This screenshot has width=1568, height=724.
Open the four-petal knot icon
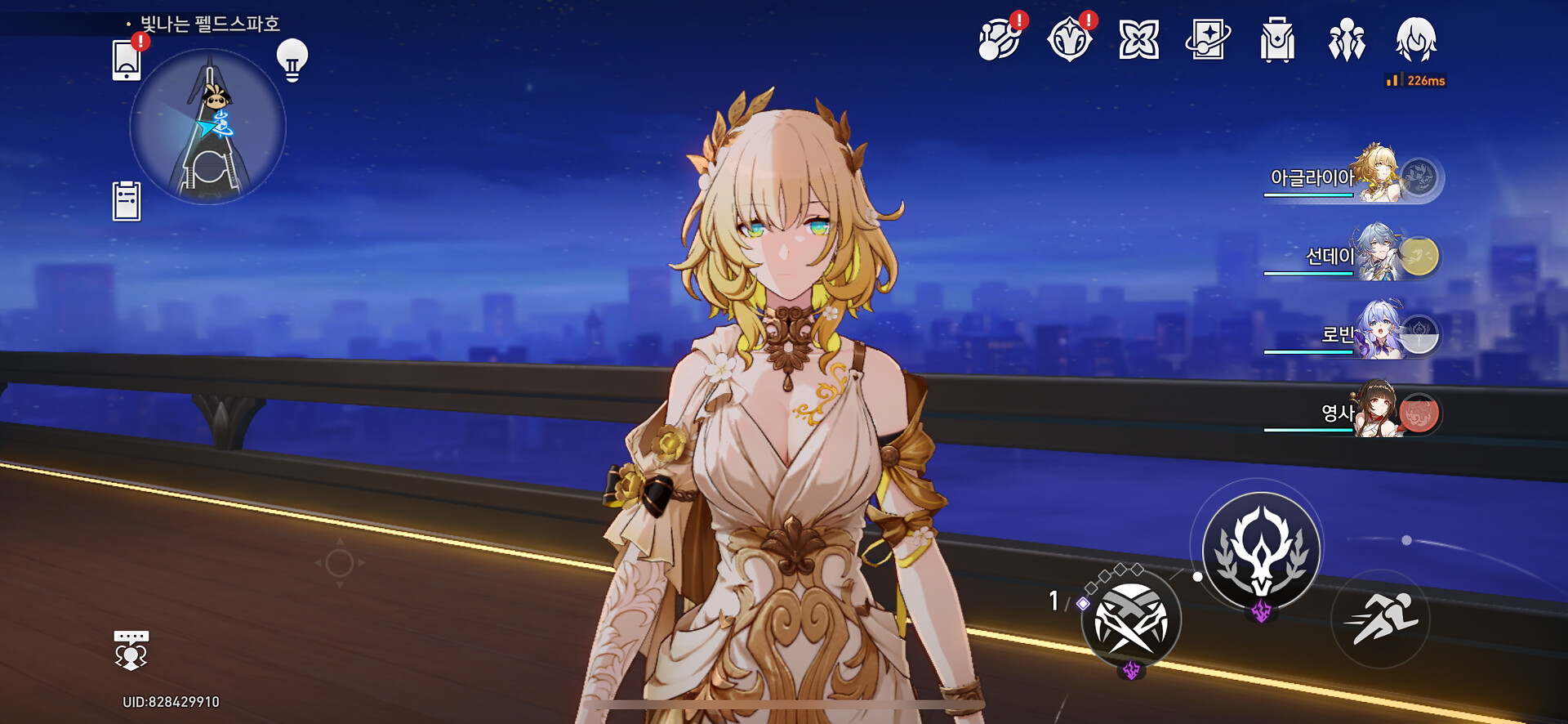coord(1138,40)
